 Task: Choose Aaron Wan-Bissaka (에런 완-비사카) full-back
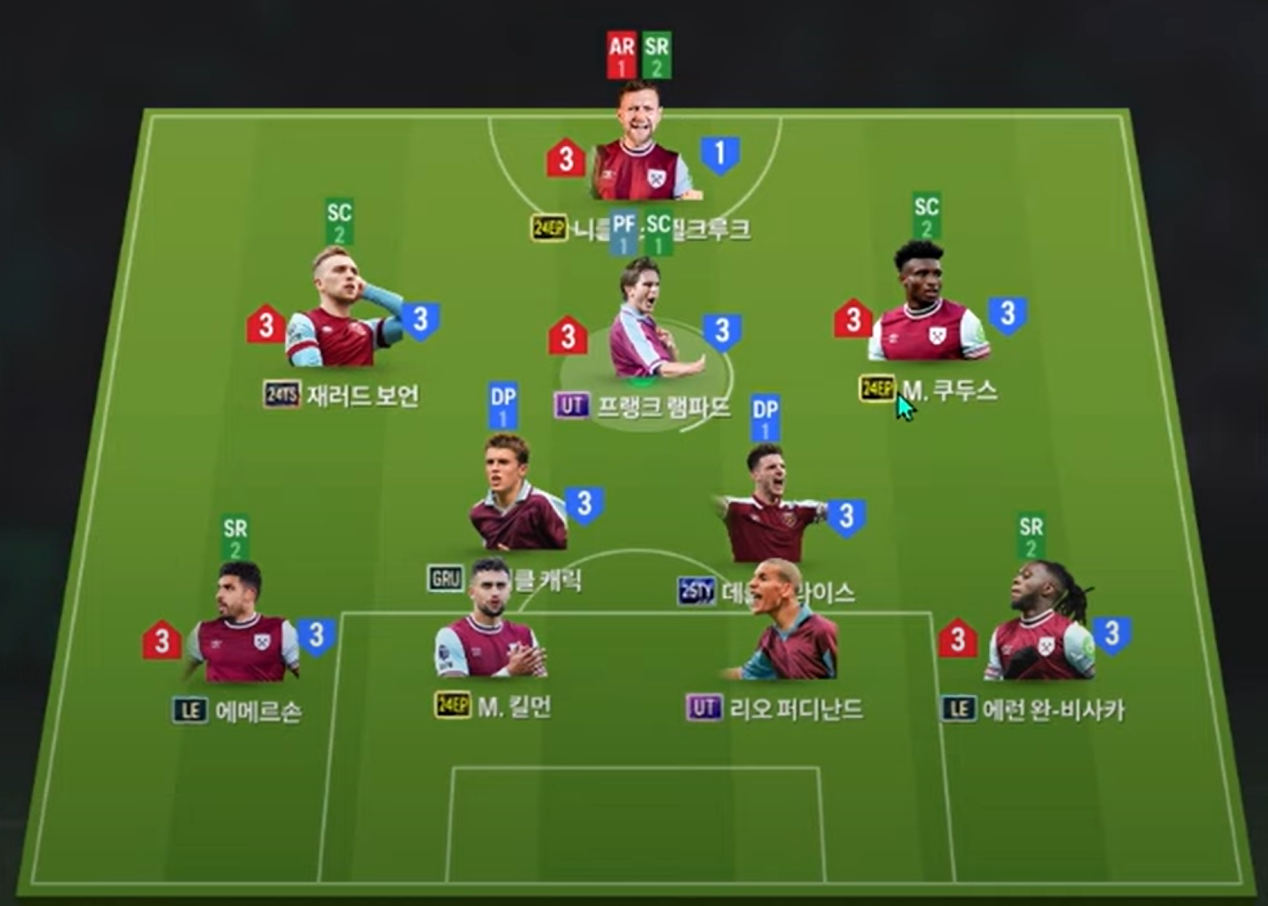[1040, 627]
